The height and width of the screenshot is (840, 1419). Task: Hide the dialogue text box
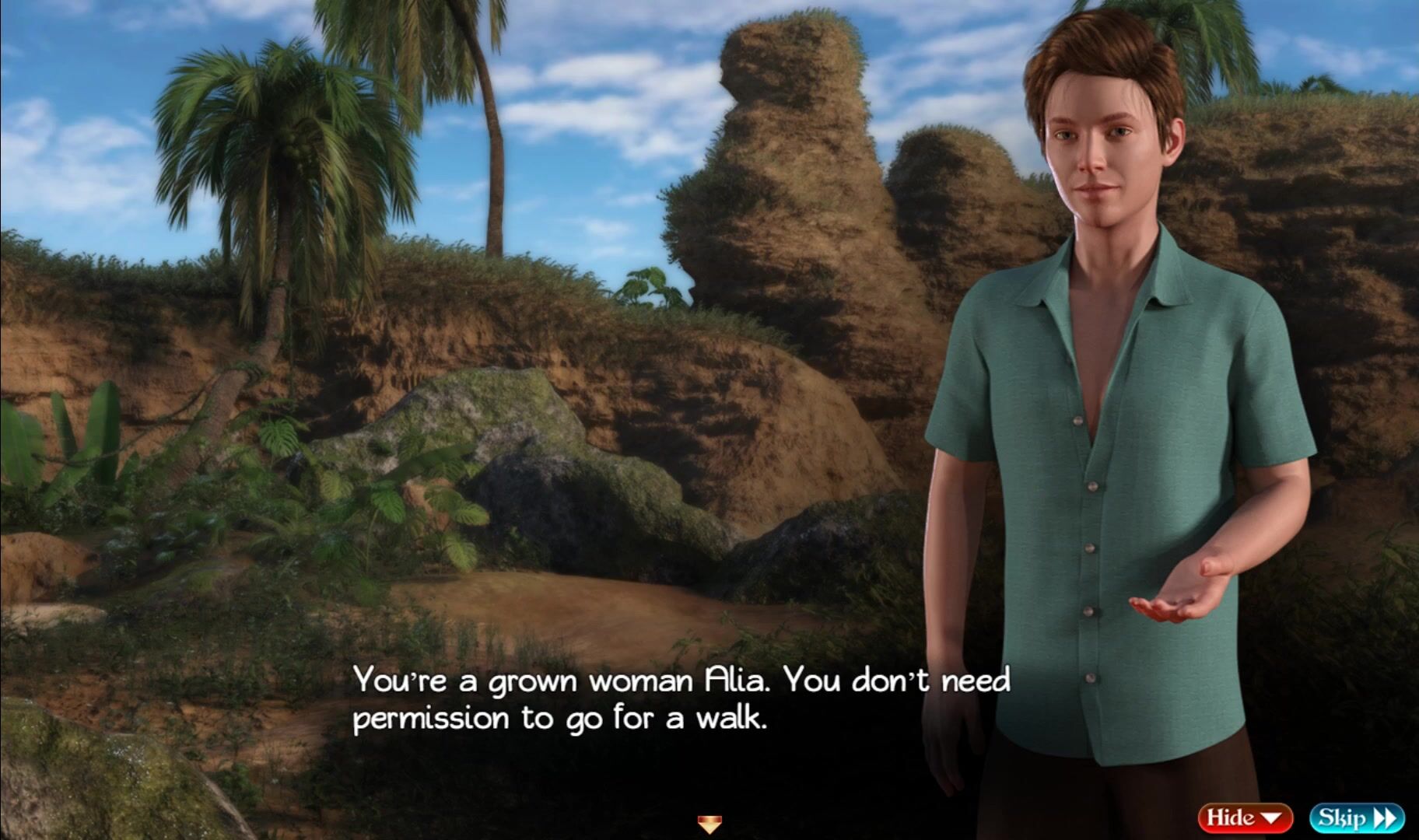tap(1245, 817)
